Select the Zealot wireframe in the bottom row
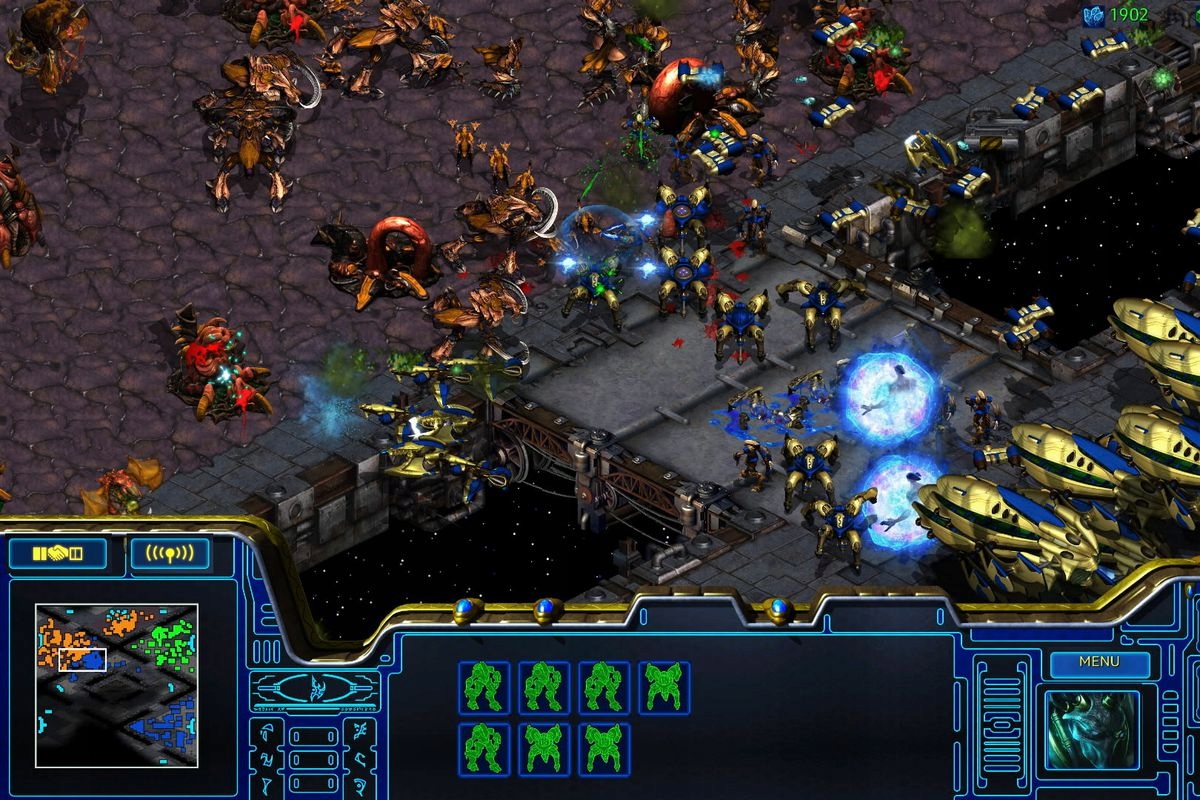This screenshot has width=1200, height=800. (484, 749)
